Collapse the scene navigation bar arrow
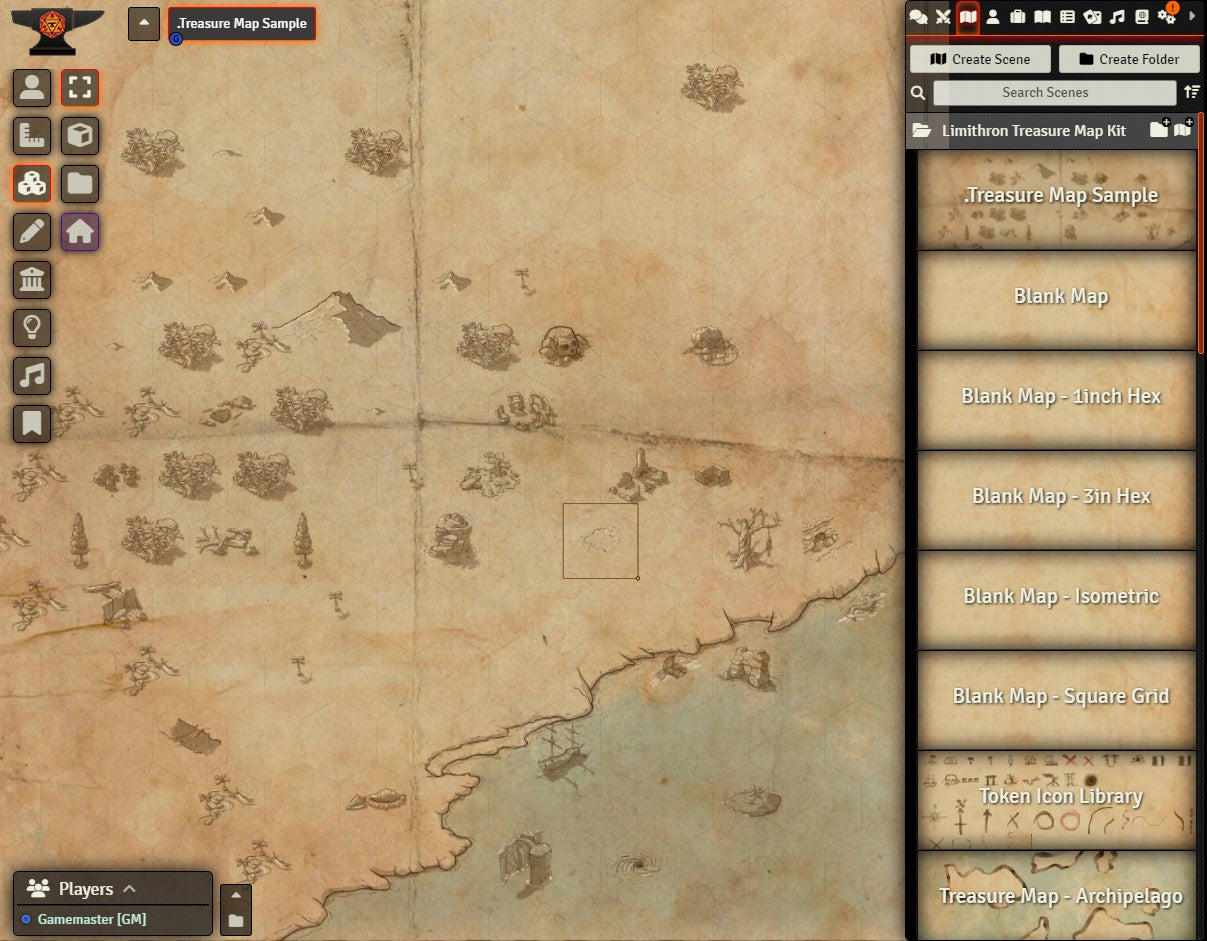Screen dimensions: 1207x941 click(x=144, y=24)
